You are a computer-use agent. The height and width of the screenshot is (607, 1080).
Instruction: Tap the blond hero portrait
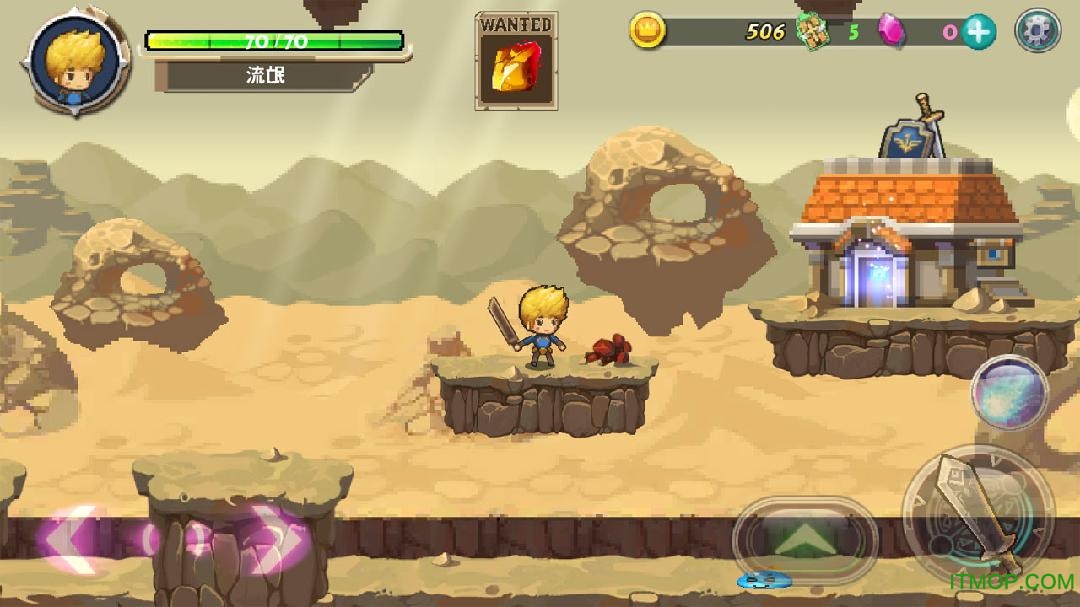click(x=71, y=64)
